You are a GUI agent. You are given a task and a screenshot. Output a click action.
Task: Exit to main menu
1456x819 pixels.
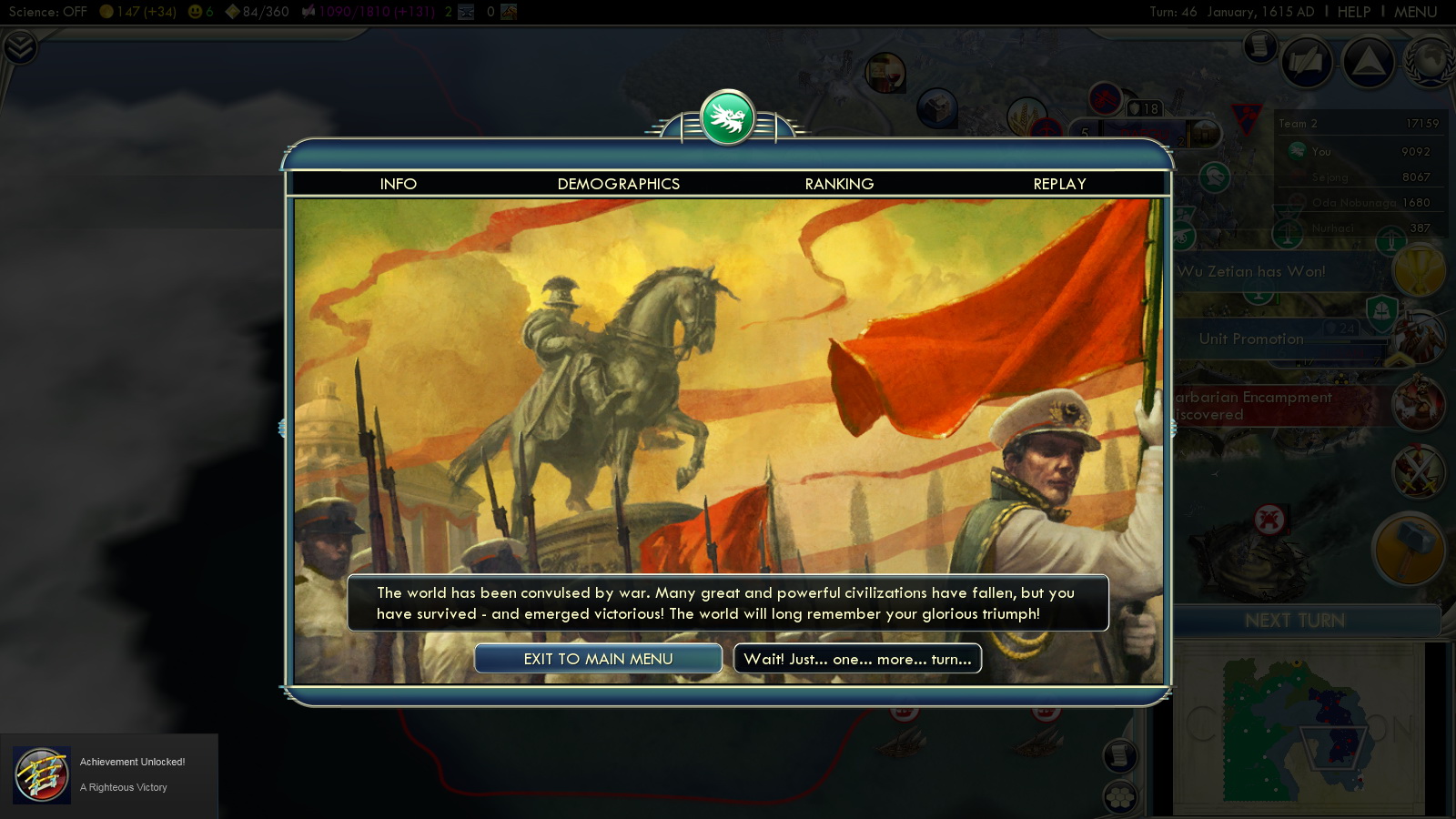coord(598,659)
